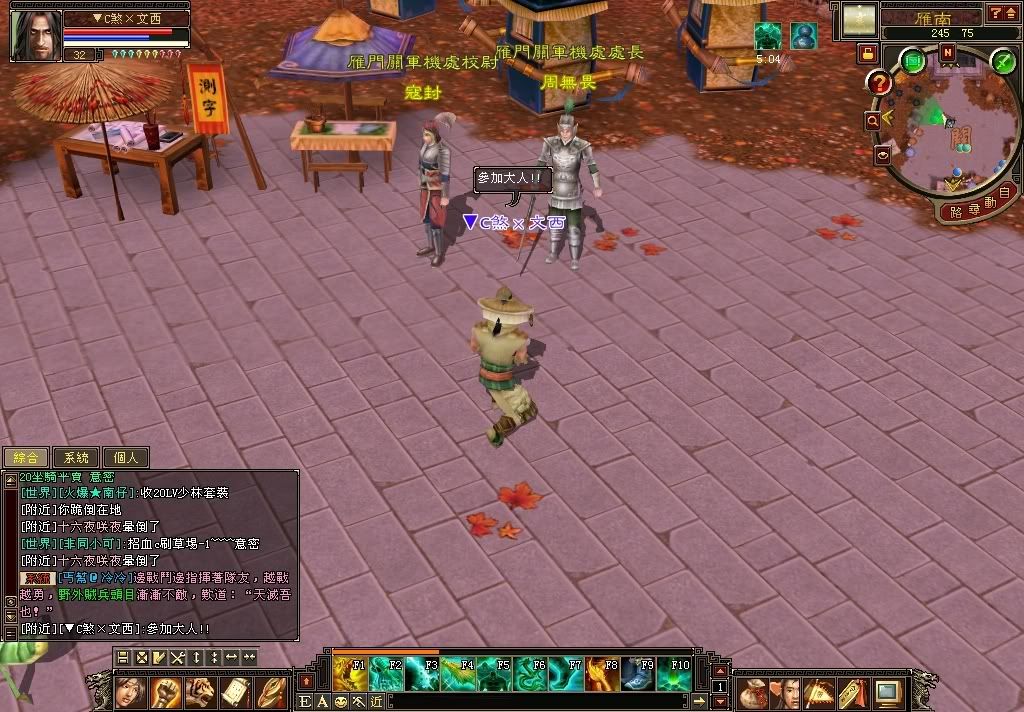Click the green sword button on minimap
The height and width of the screenshot is (712, 1024).
click(x=1003, y=61)
